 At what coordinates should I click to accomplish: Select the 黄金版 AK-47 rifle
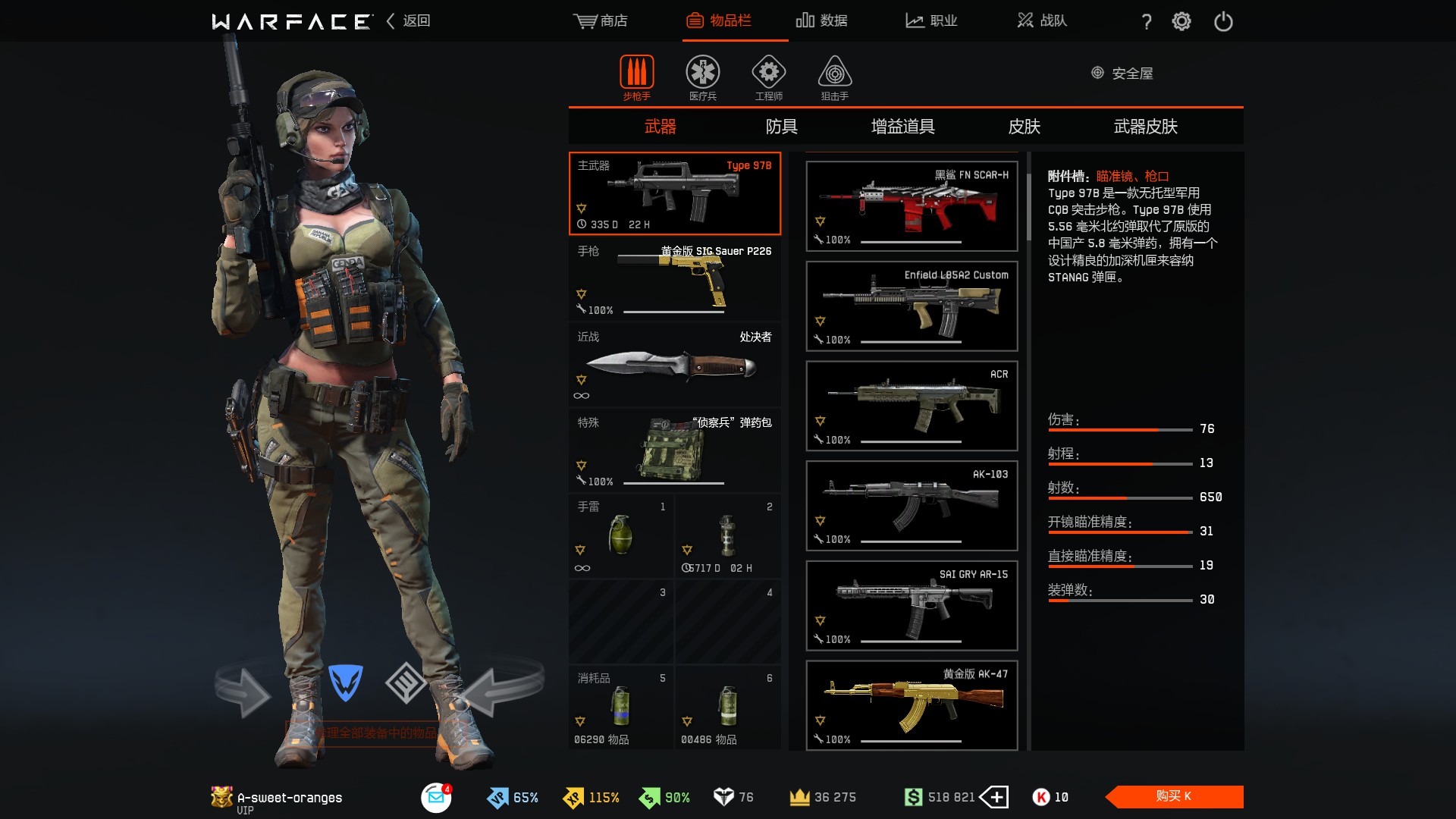click(x=912, y=705)
